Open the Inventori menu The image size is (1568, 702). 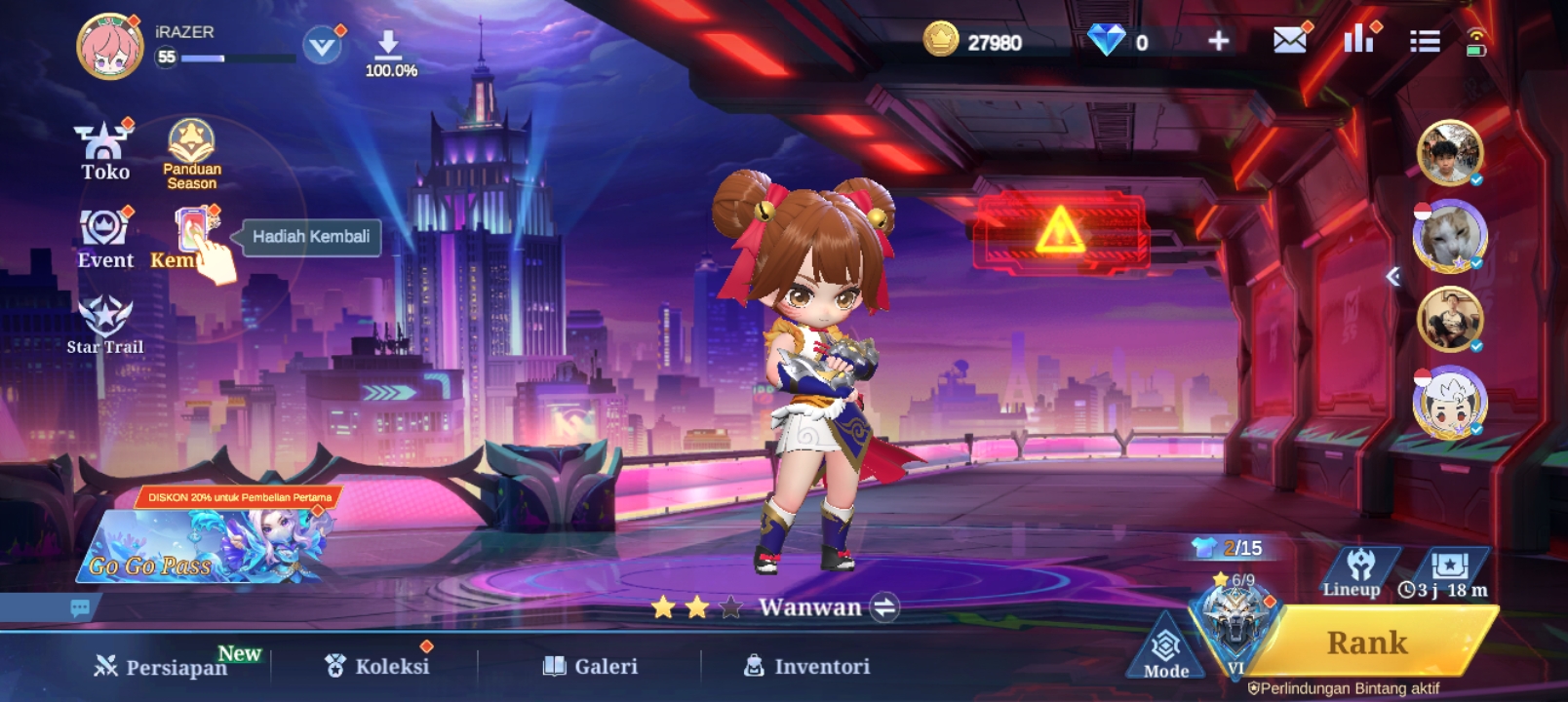coord(807,666)
